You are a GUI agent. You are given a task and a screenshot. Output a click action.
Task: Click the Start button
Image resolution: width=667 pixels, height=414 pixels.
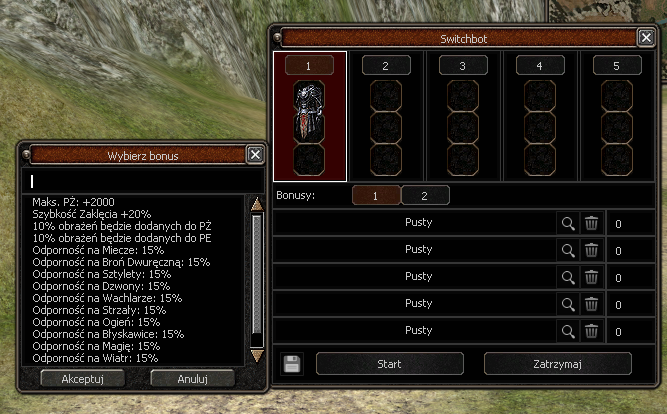click(x=389, y=363)
